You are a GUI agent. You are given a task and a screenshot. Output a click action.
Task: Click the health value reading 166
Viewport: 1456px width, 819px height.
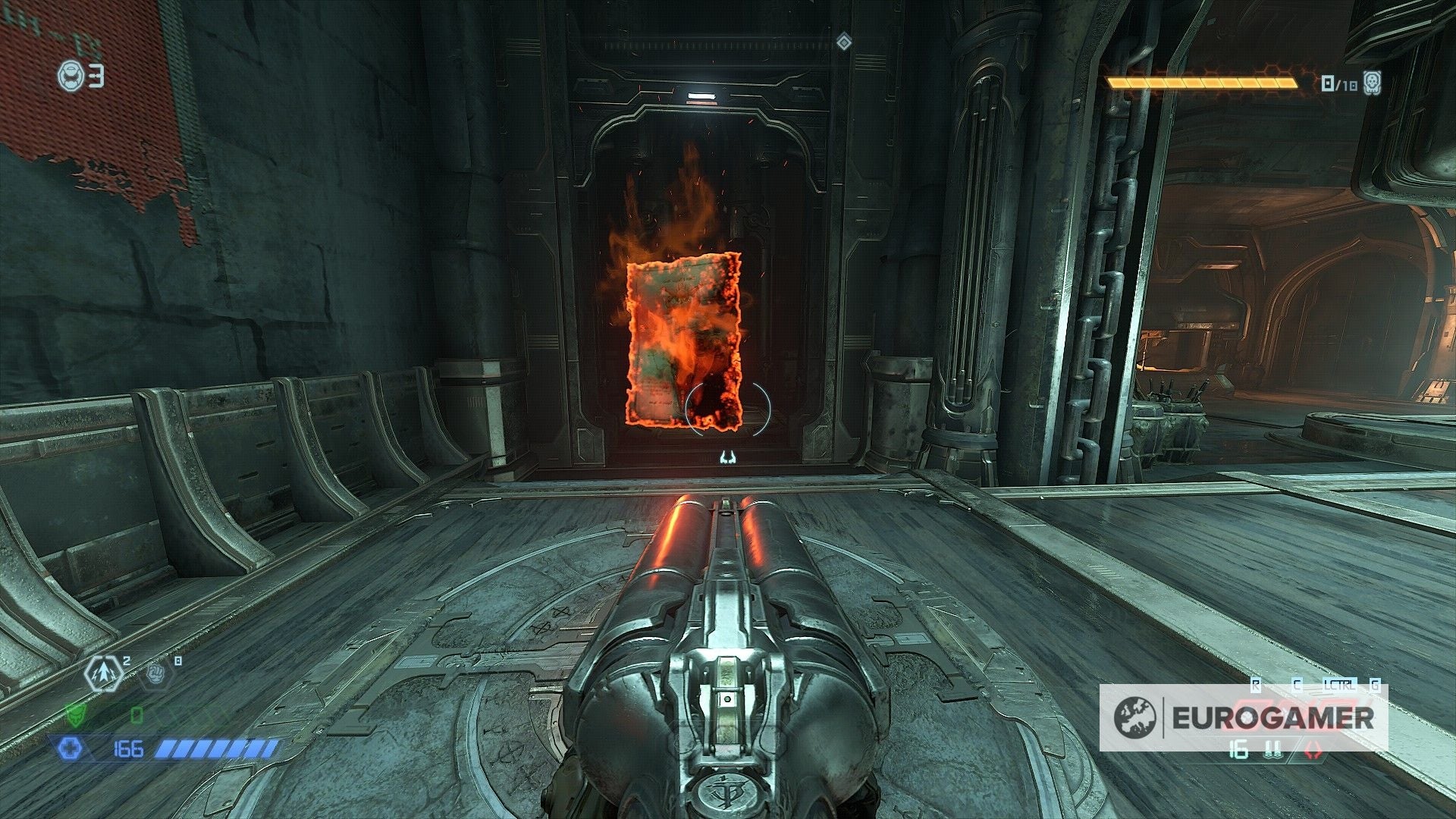[x=129, y=748]
